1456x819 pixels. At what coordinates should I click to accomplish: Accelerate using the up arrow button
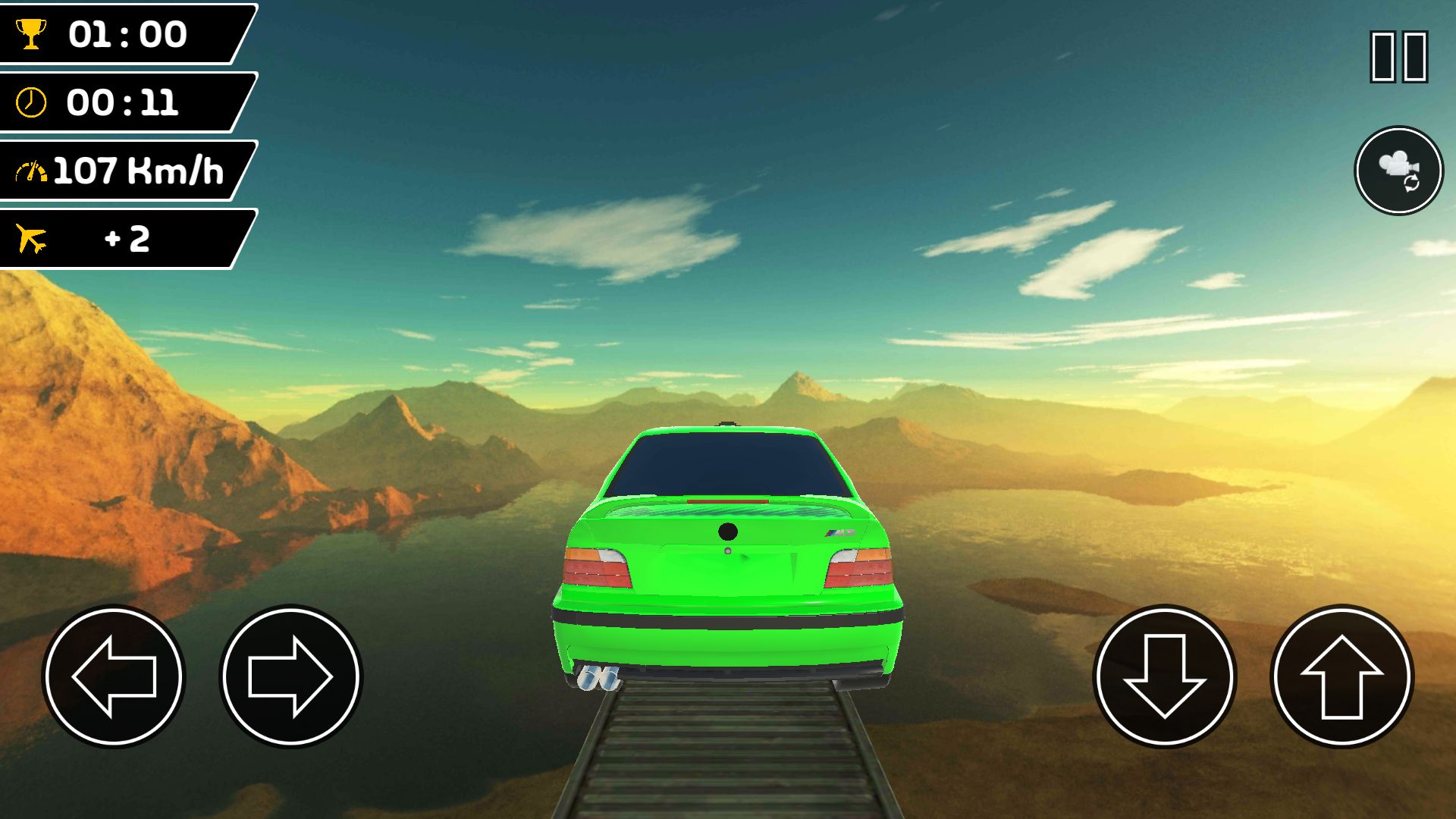1341,676
